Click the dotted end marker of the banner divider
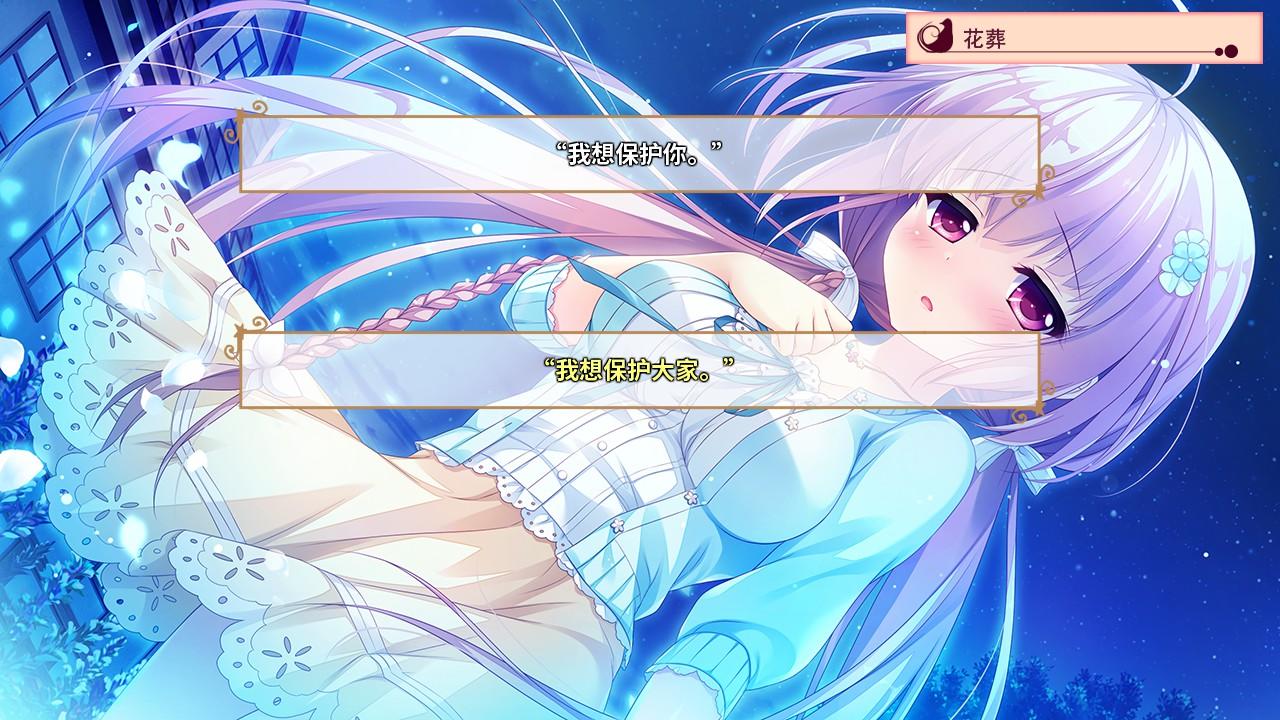 1227,51
